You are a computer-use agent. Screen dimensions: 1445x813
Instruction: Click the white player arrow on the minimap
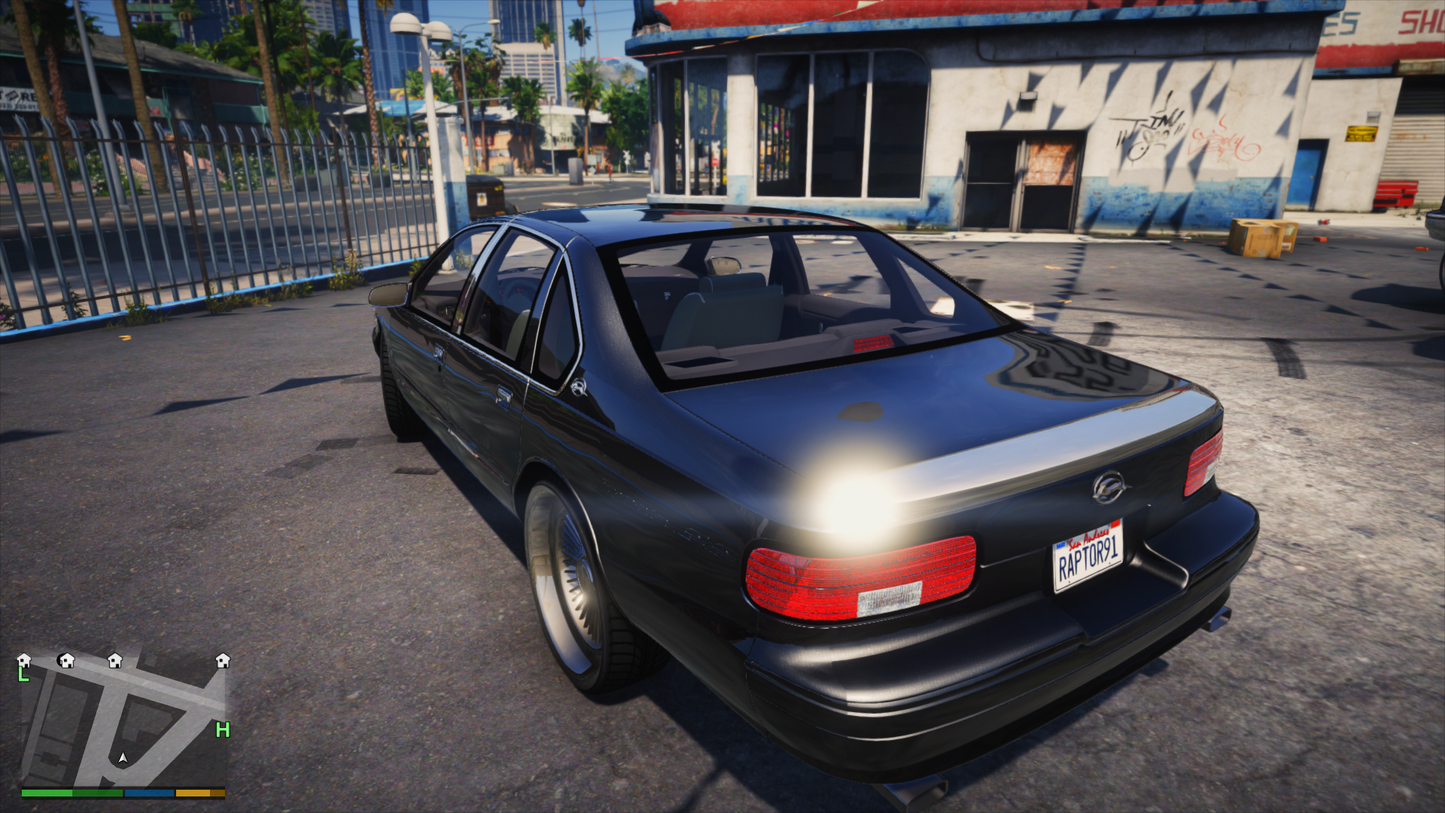(123, 759)
